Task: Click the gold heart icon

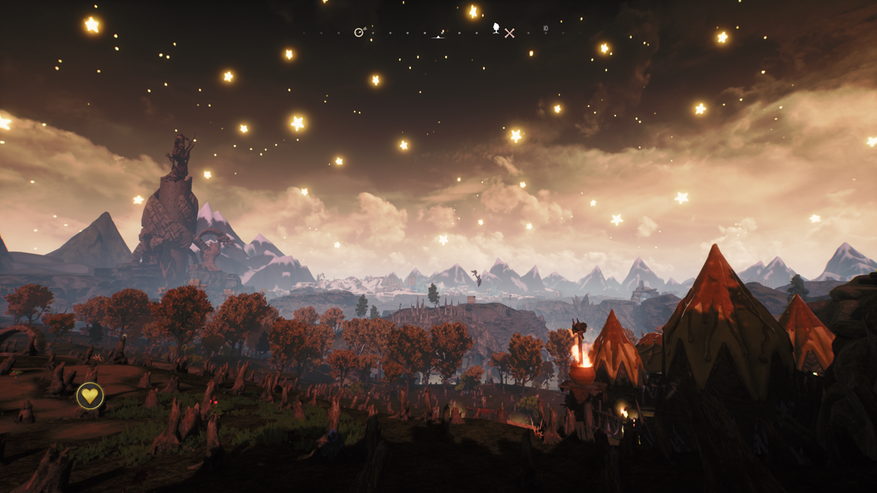Action: pos(90,396)
